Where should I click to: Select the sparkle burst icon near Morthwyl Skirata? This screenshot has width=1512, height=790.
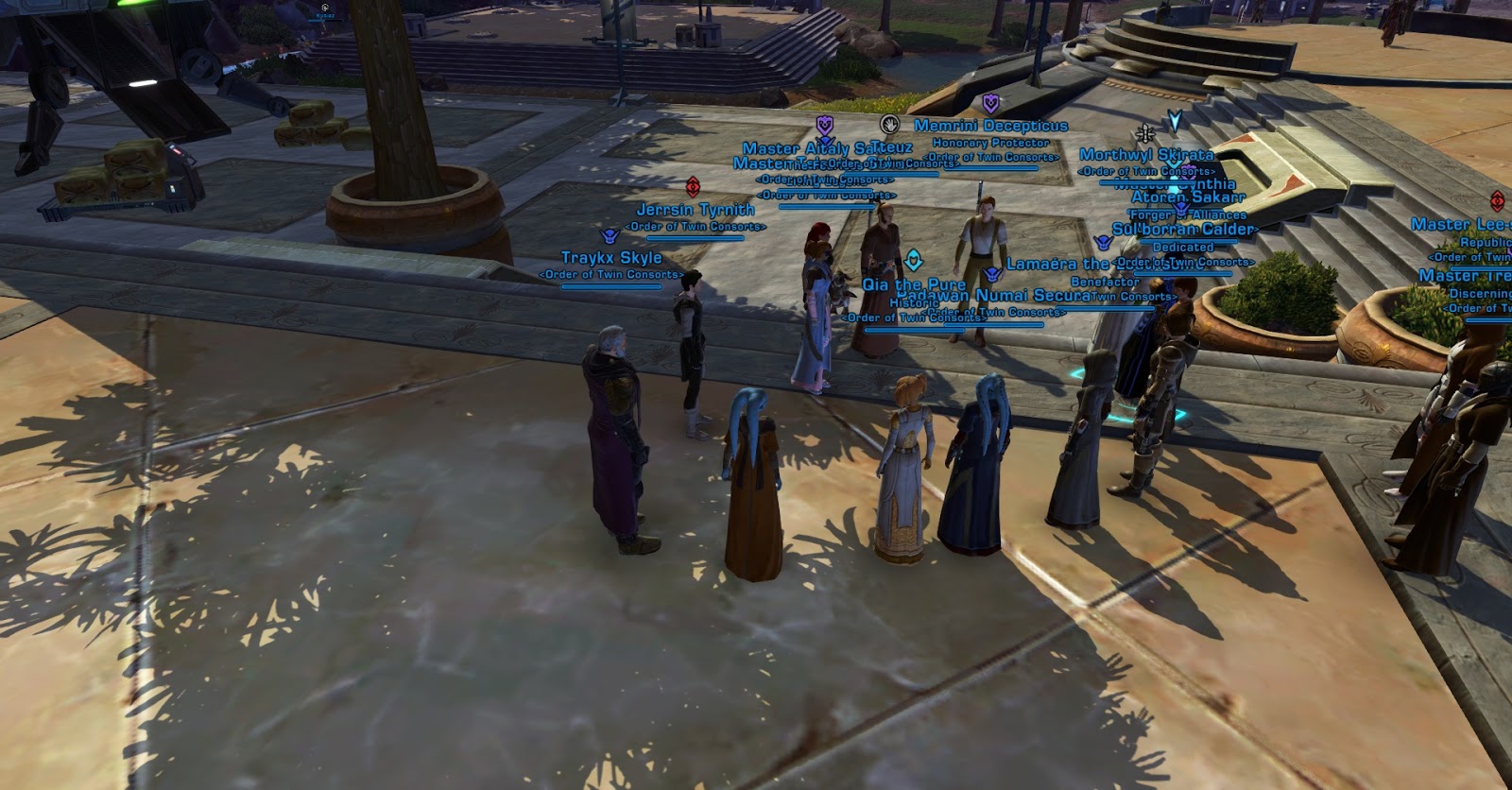[x=1144, y=134]
